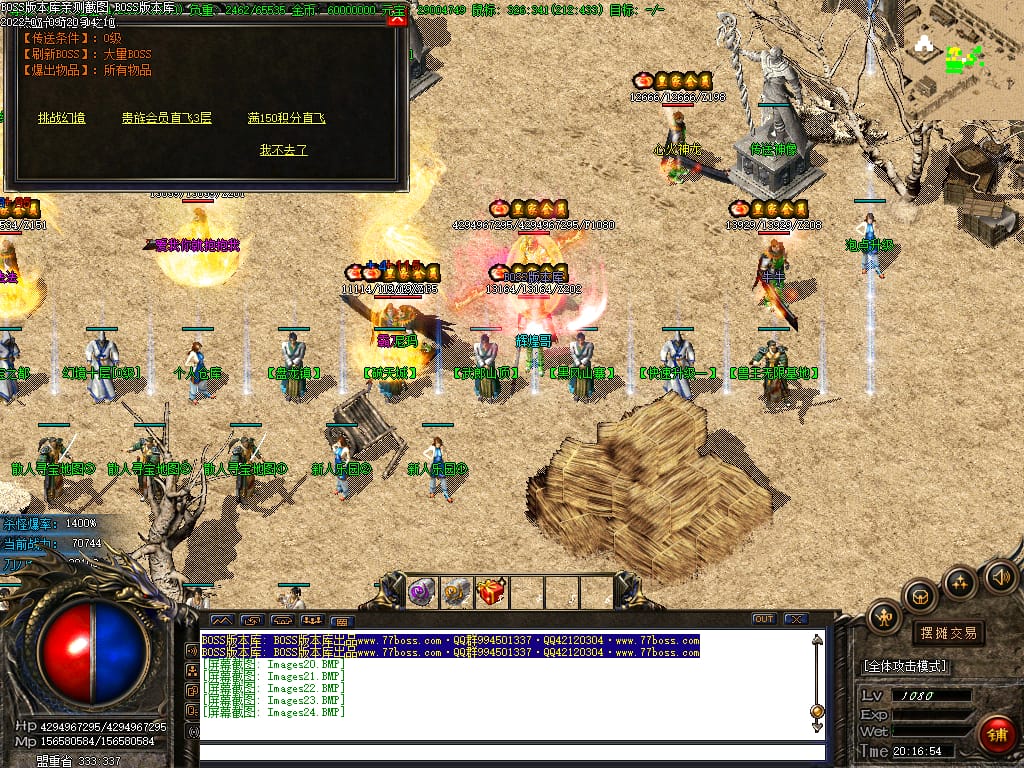Switch the 全体攻击模式 attack mode

coord(905,666)
